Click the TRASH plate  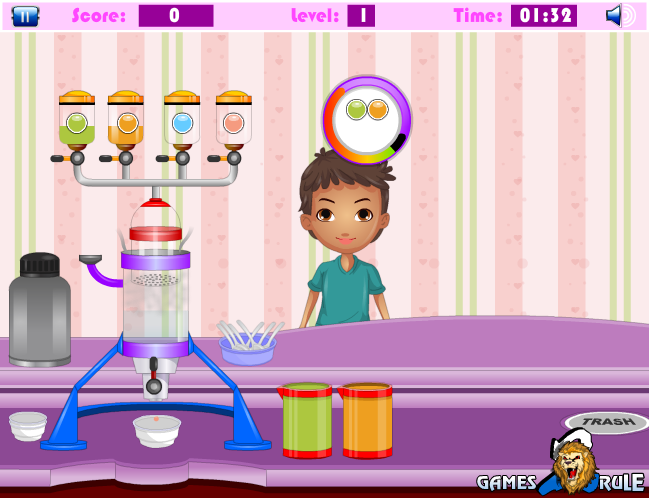tap(603, 422)
